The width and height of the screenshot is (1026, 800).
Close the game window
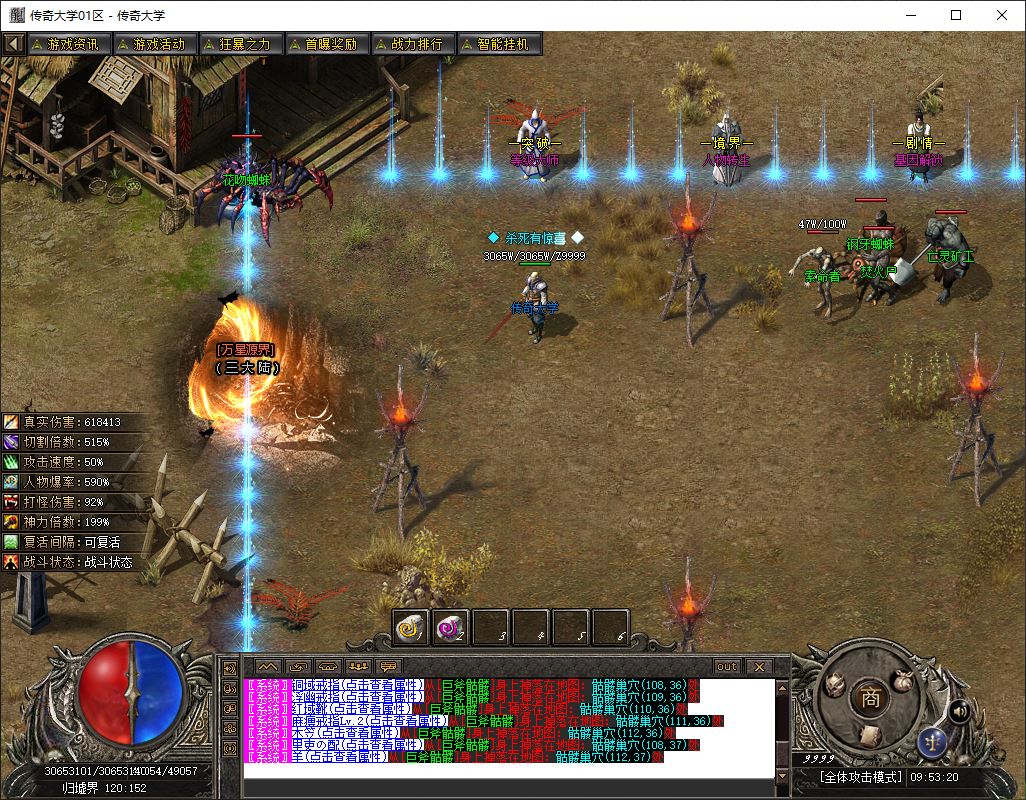click(x=1002, y=15)
